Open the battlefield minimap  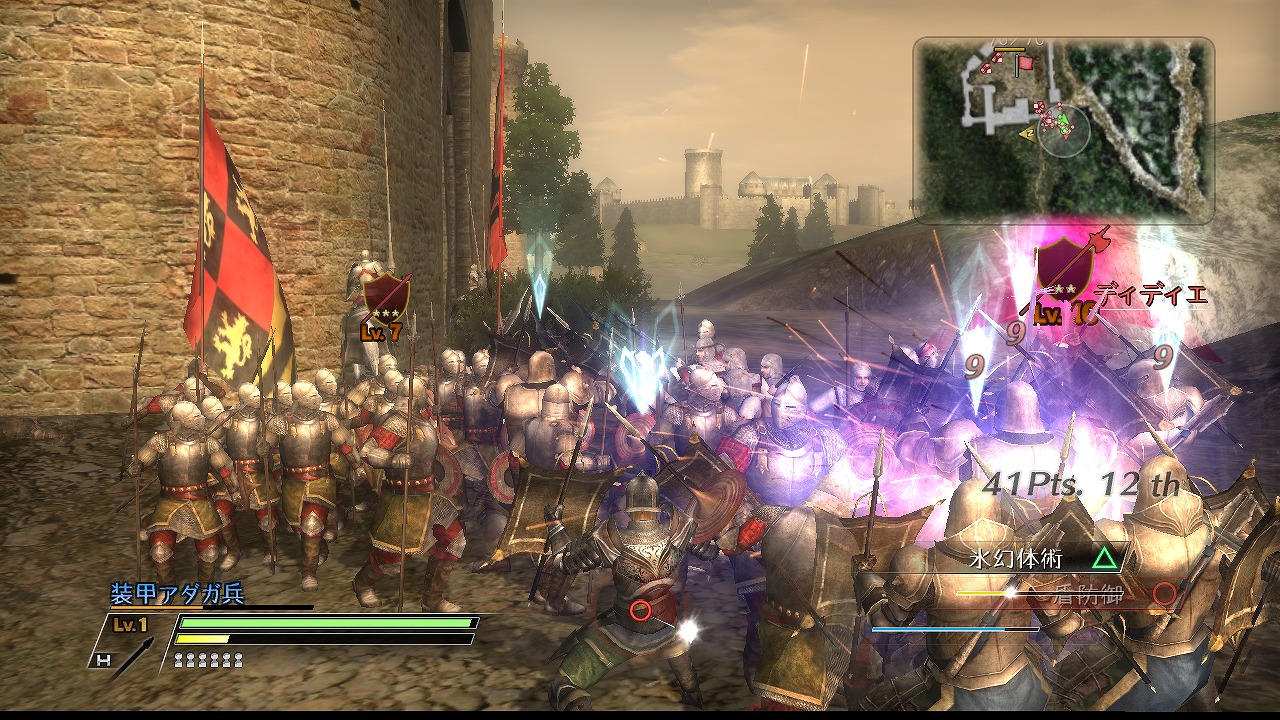(x=1063, y=130)
